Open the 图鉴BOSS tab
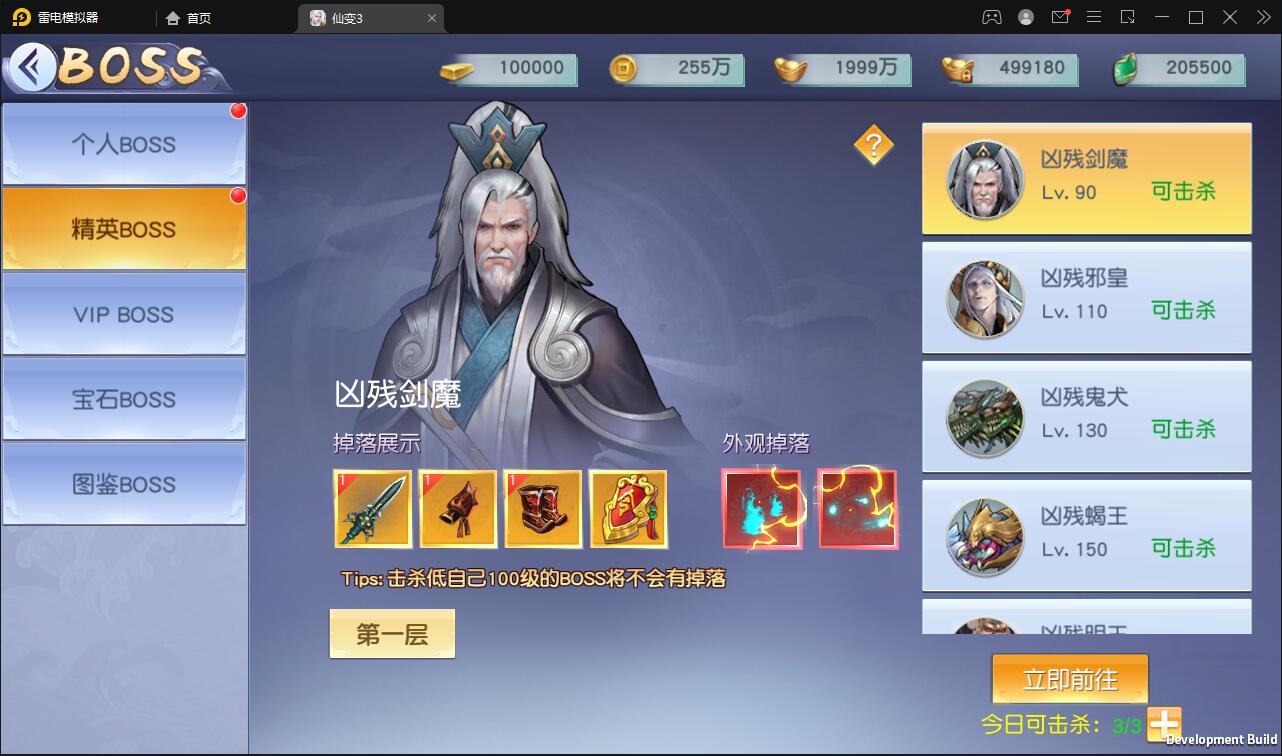 click(122, 484)
